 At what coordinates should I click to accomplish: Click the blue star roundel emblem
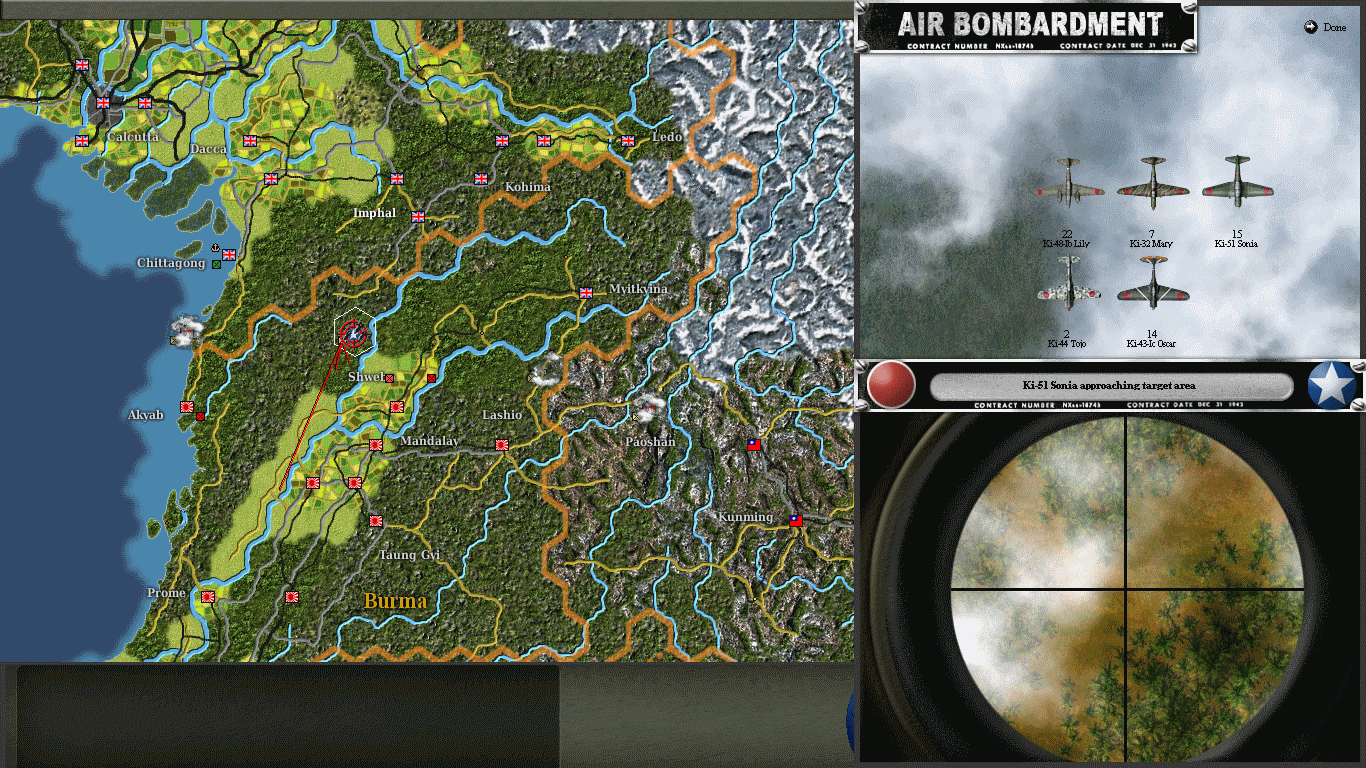(x=1330, y=385)
